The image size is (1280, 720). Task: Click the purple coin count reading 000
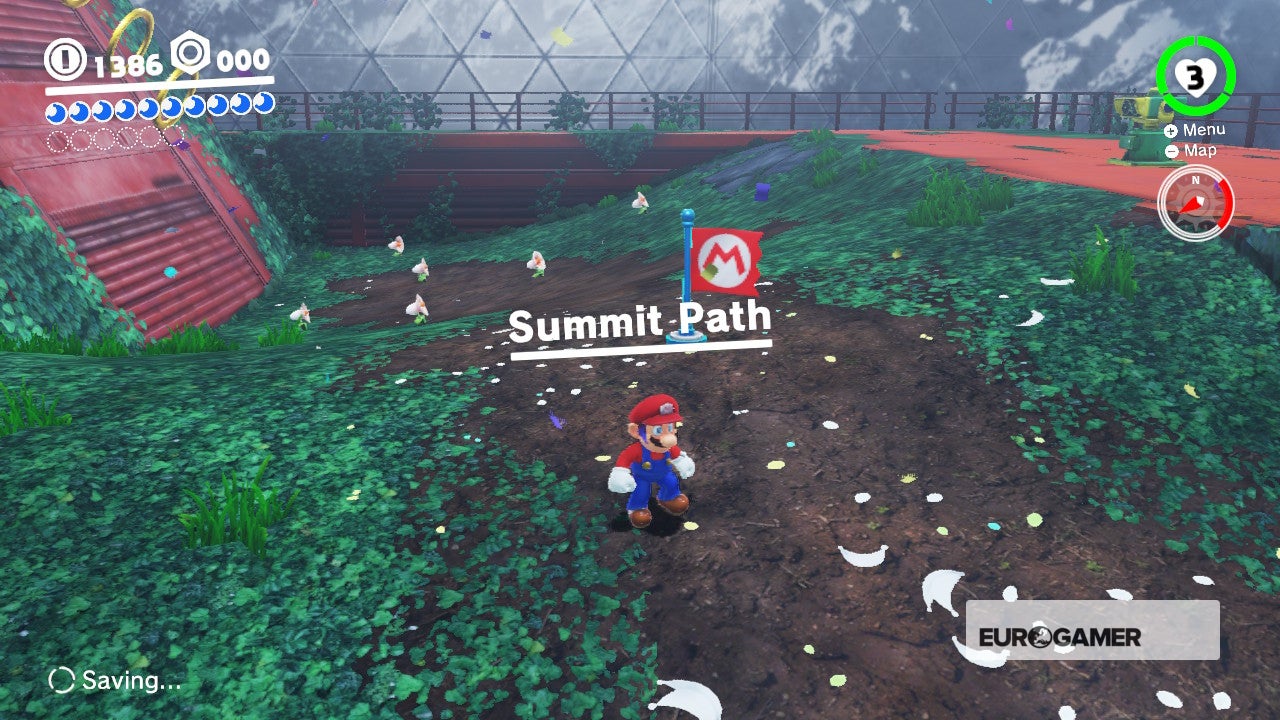243,60
